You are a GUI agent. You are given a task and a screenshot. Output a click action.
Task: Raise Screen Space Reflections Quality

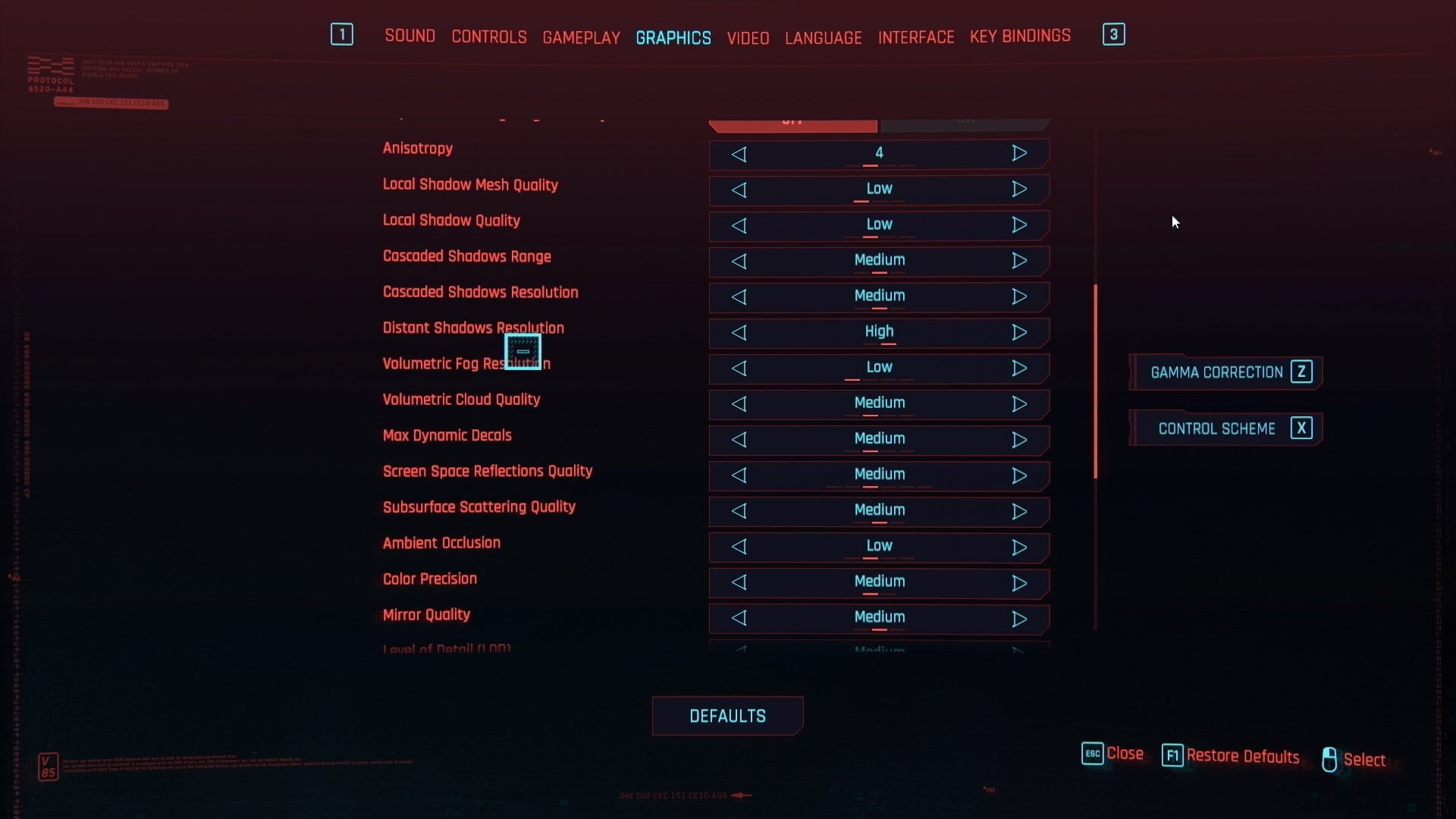click(x=1019, y=475)
